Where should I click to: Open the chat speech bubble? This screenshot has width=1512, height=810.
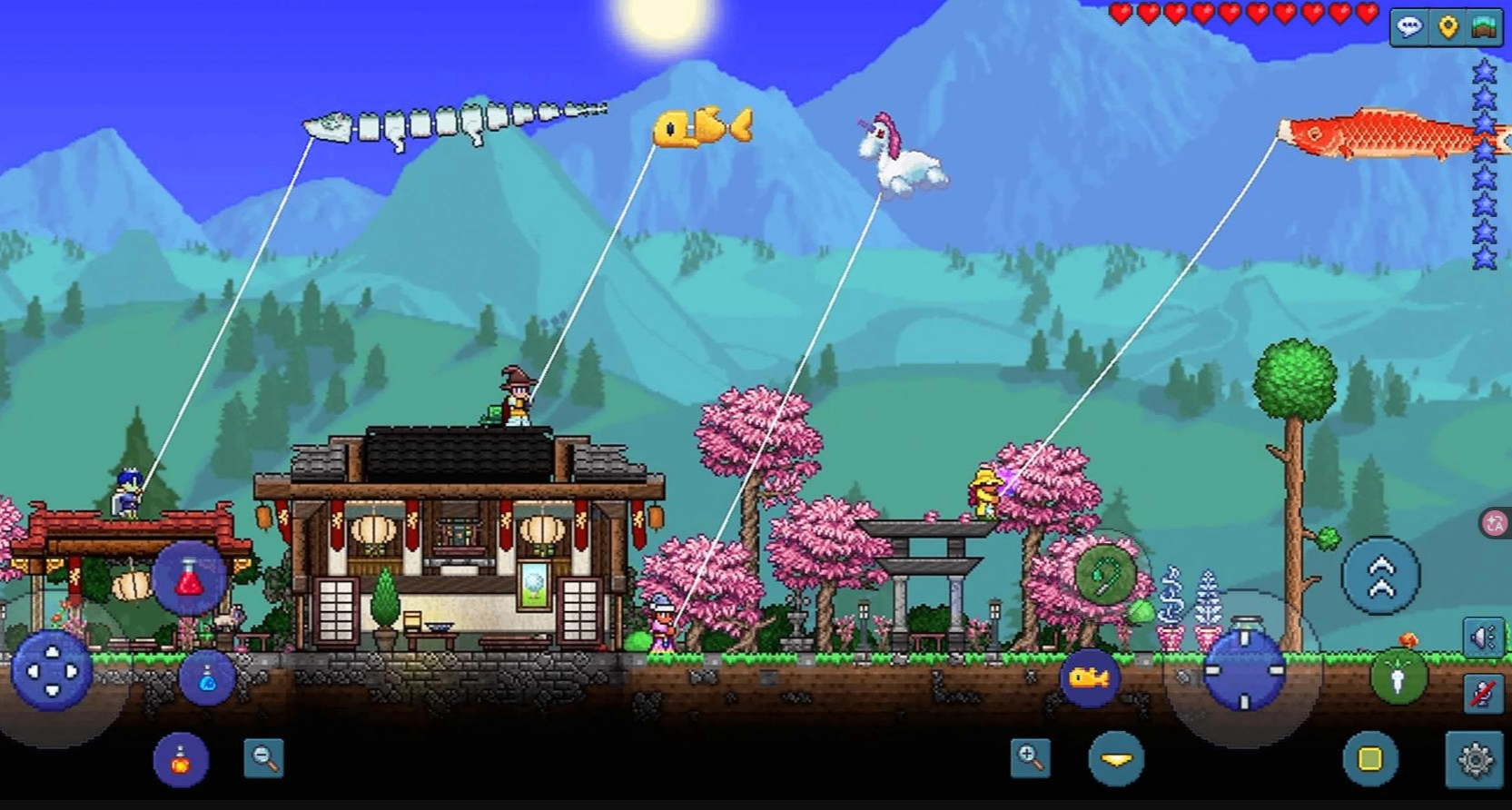click(x=1408, y=27)
